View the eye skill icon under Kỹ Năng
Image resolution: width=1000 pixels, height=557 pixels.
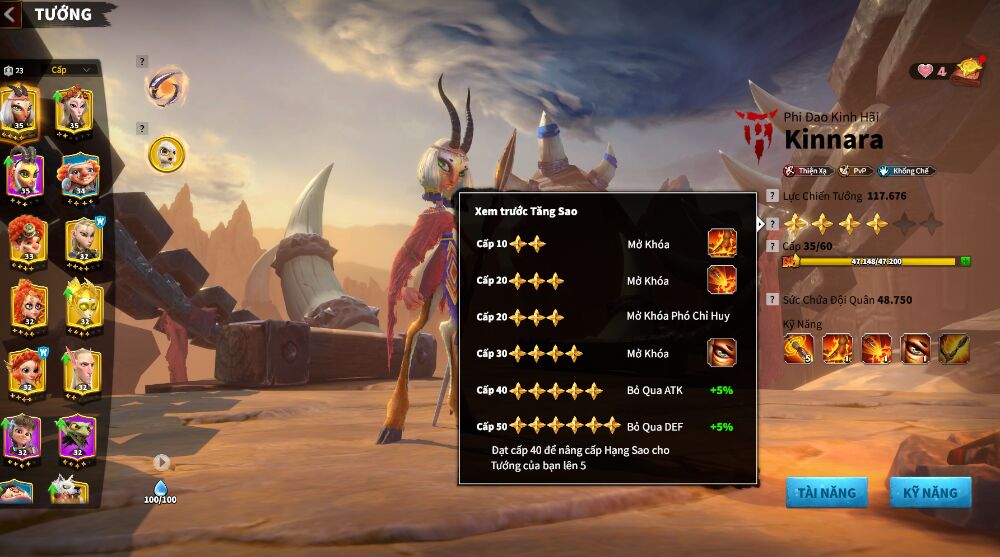(915, 348)
